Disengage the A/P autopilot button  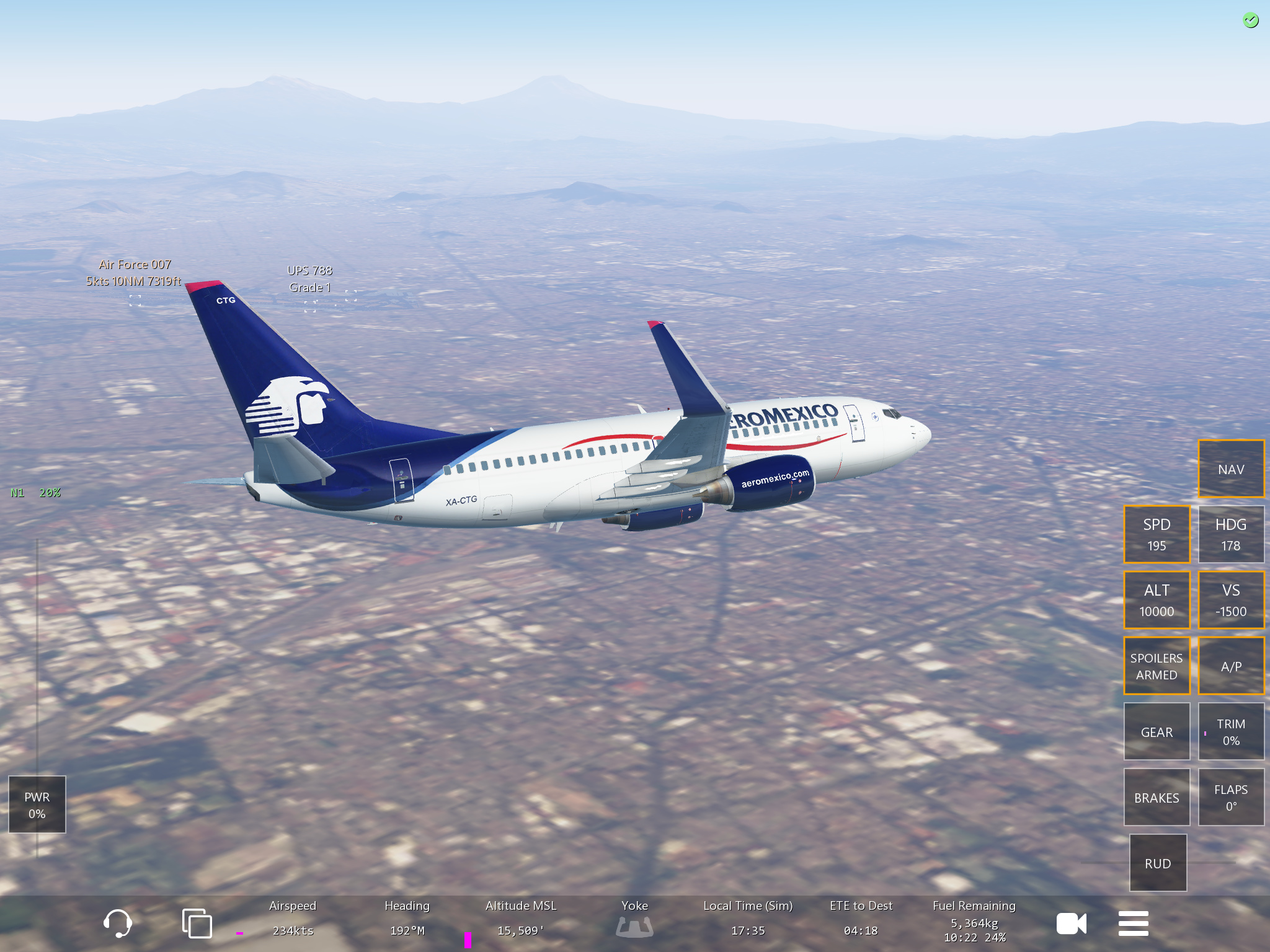tap(1230, 666)
